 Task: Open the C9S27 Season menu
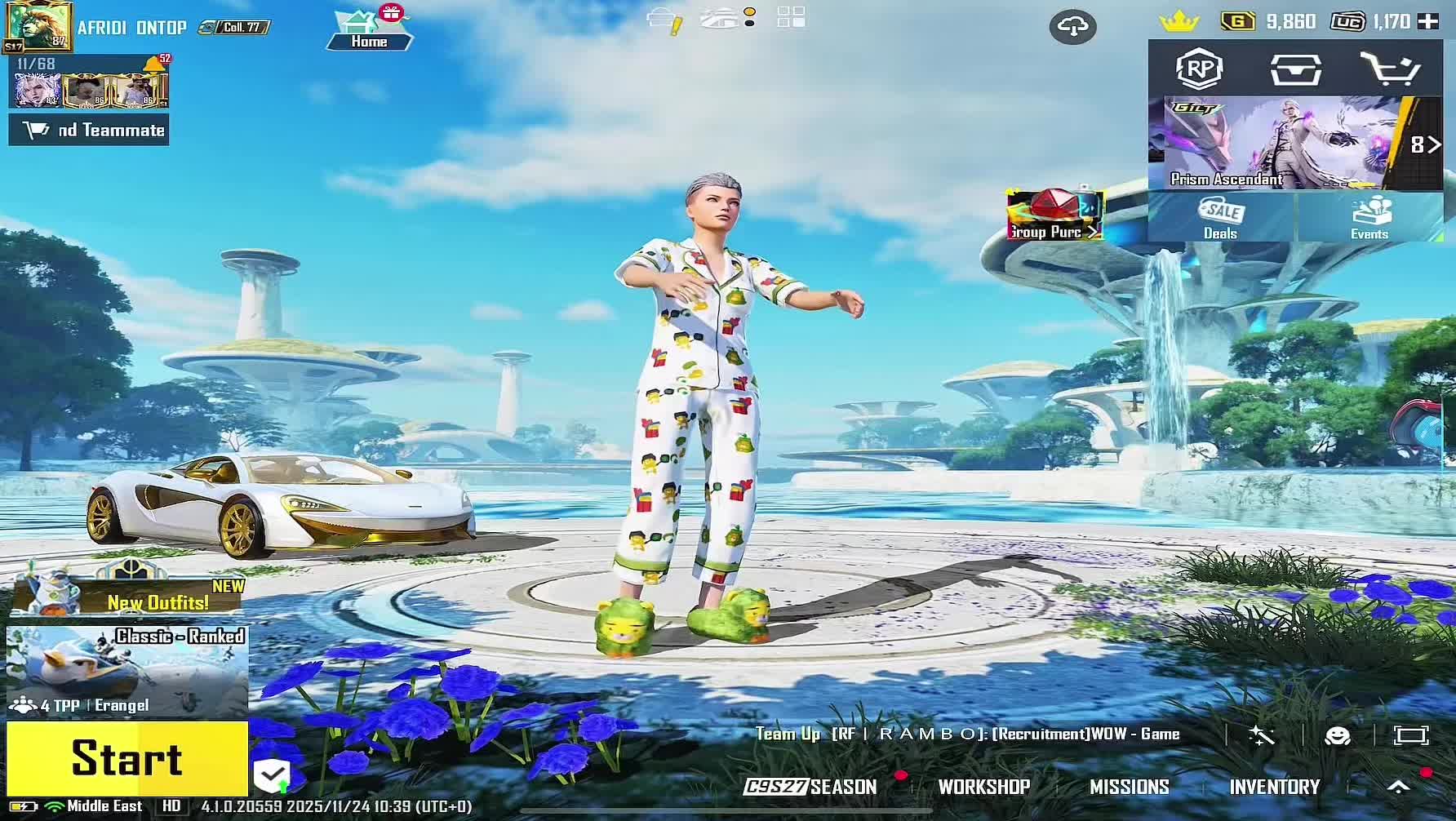(810, 787)
